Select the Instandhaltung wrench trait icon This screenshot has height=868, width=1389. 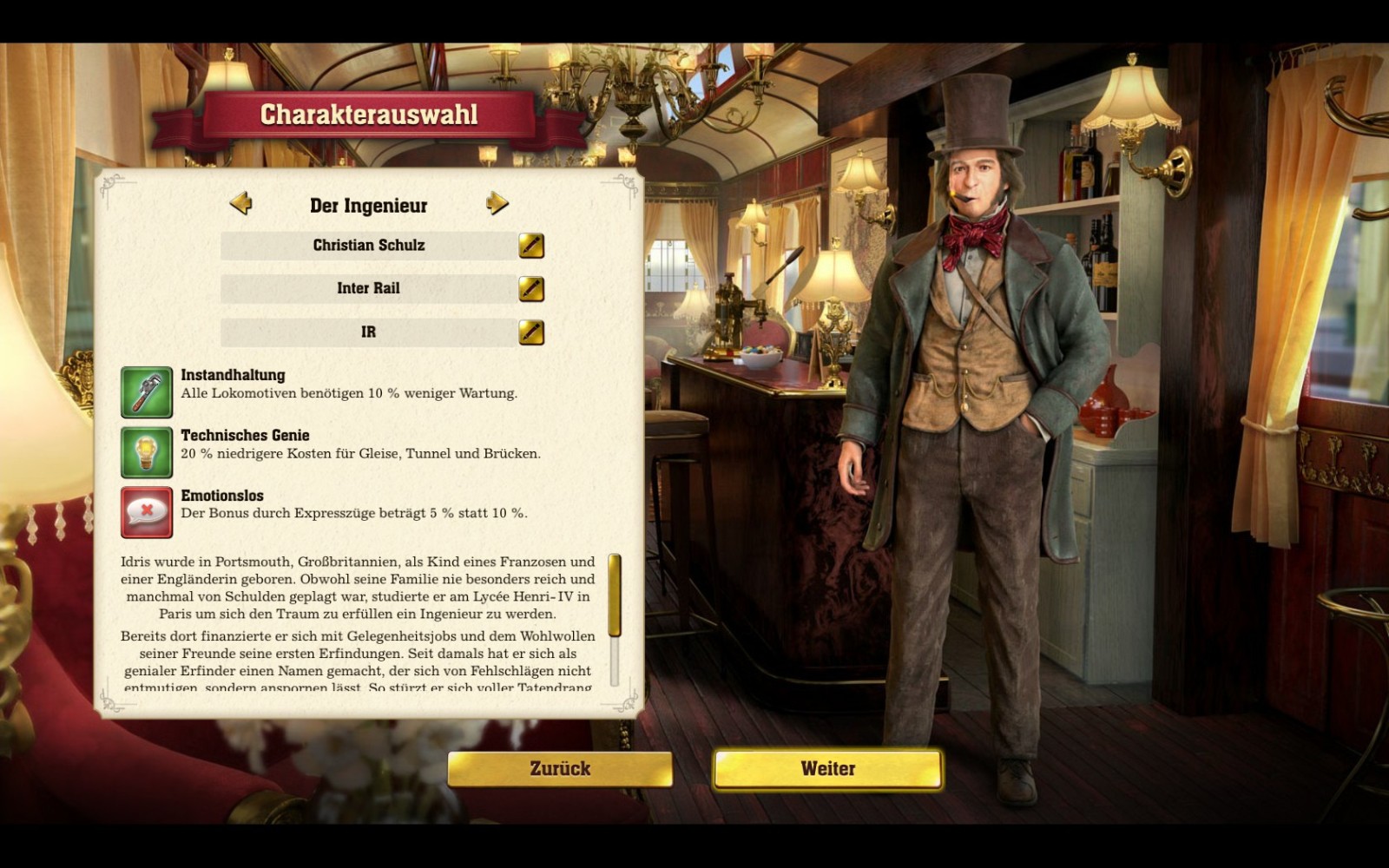click(x=147, y=392)
